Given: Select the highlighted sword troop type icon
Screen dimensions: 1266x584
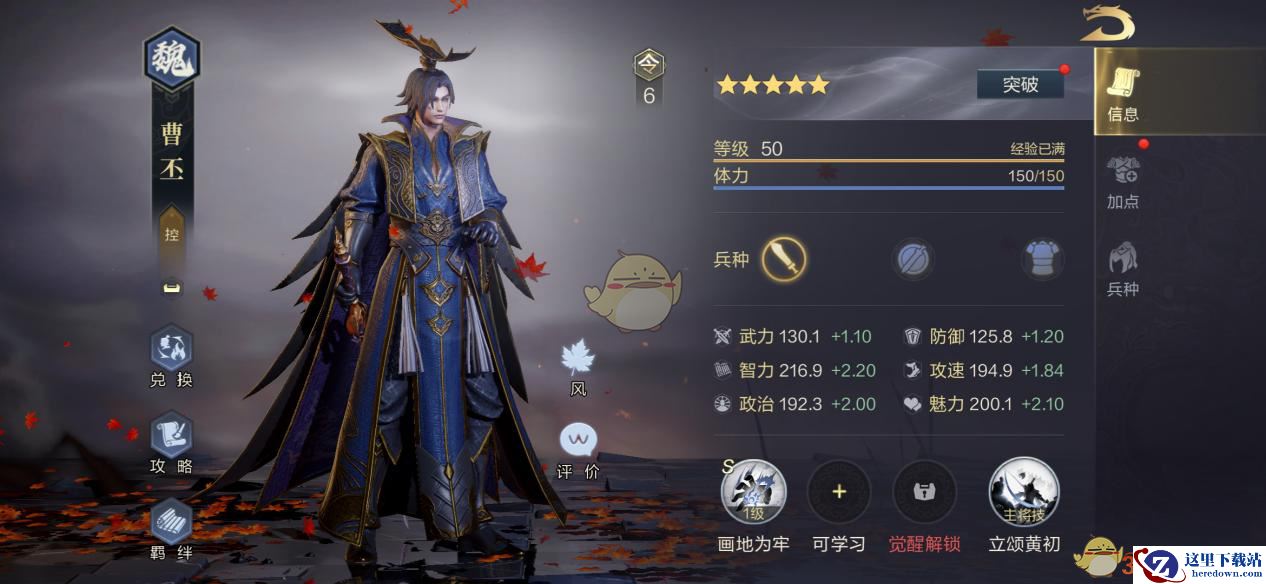Looking at the screenshot, I should click(x=784, y=260).
